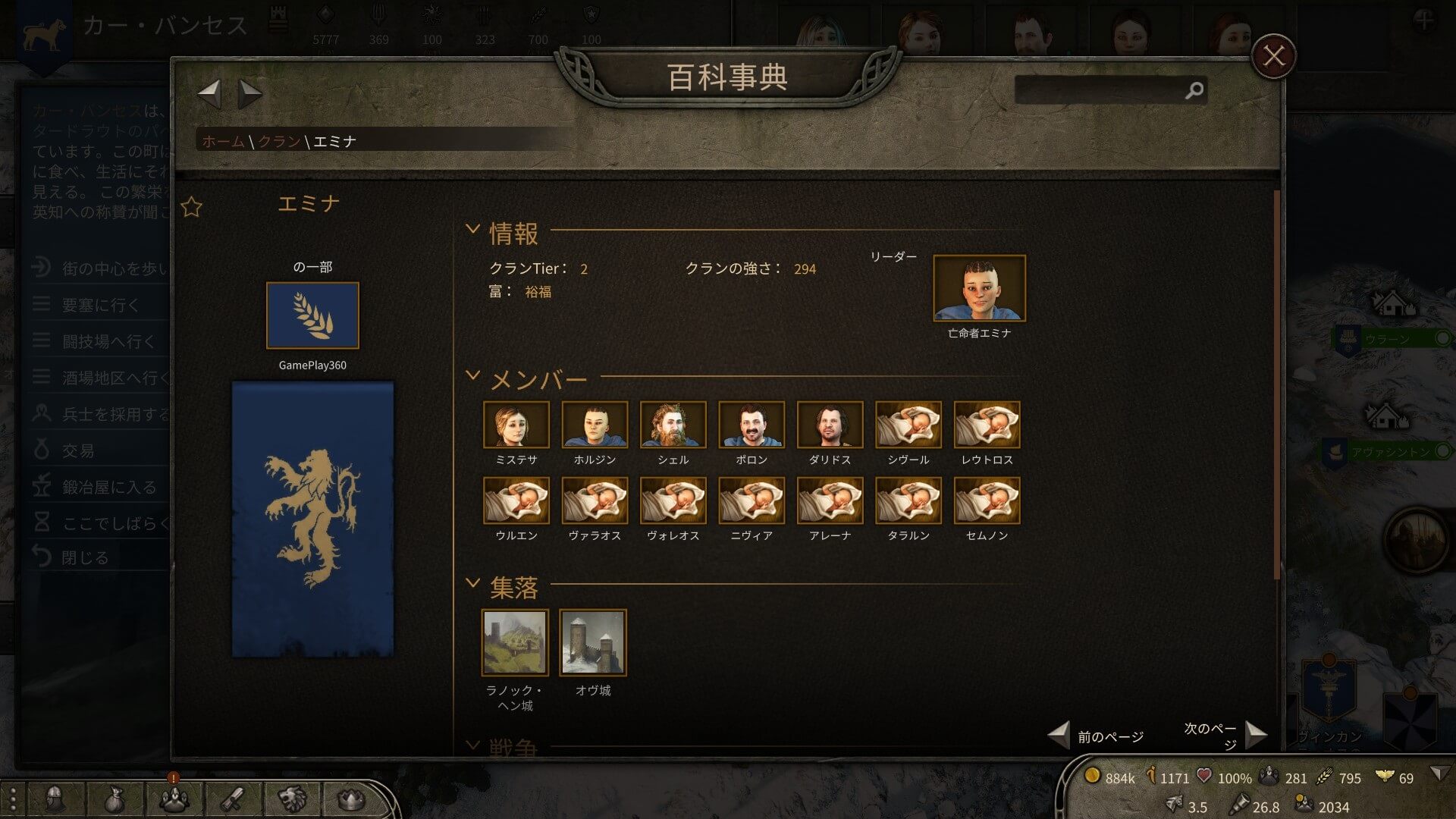Viewport: 1456px width, 819px height.
Task: Collapse the 情報 section
Action: (x=472, y=229)
